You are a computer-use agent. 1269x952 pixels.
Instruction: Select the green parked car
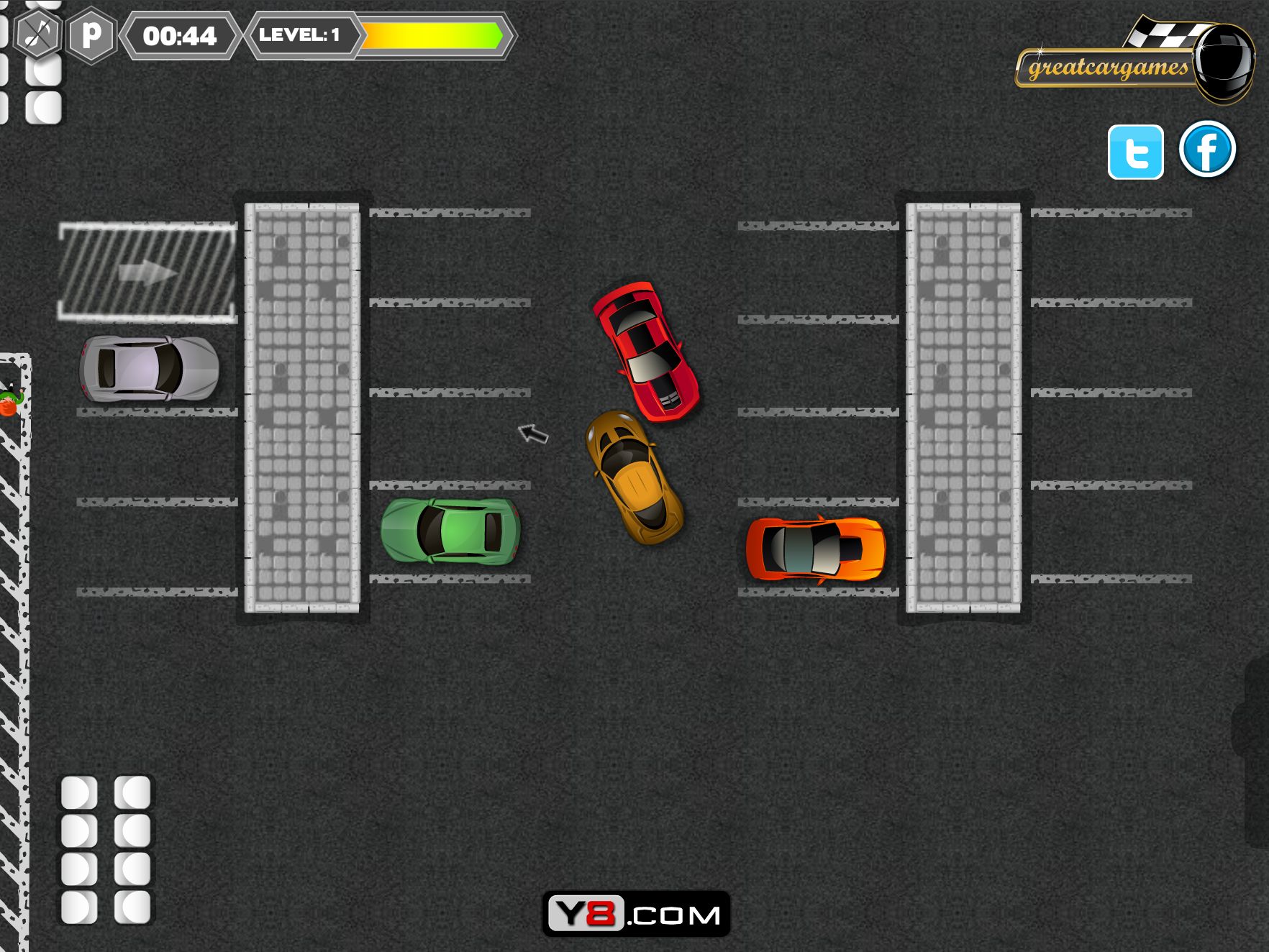click(x=450, y=532)
